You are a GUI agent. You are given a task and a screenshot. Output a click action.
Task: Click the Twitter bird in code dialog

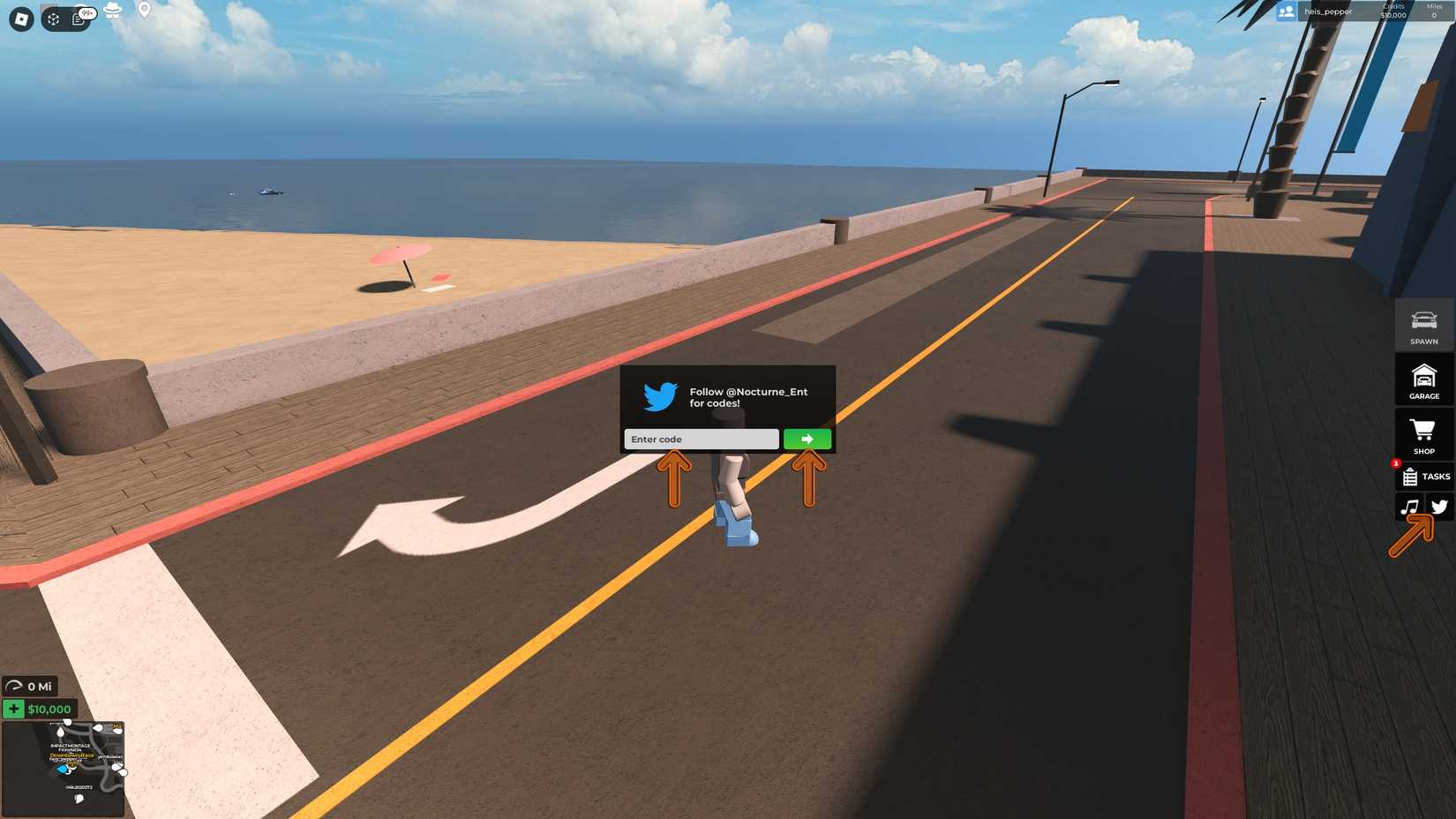click(657, 397)
